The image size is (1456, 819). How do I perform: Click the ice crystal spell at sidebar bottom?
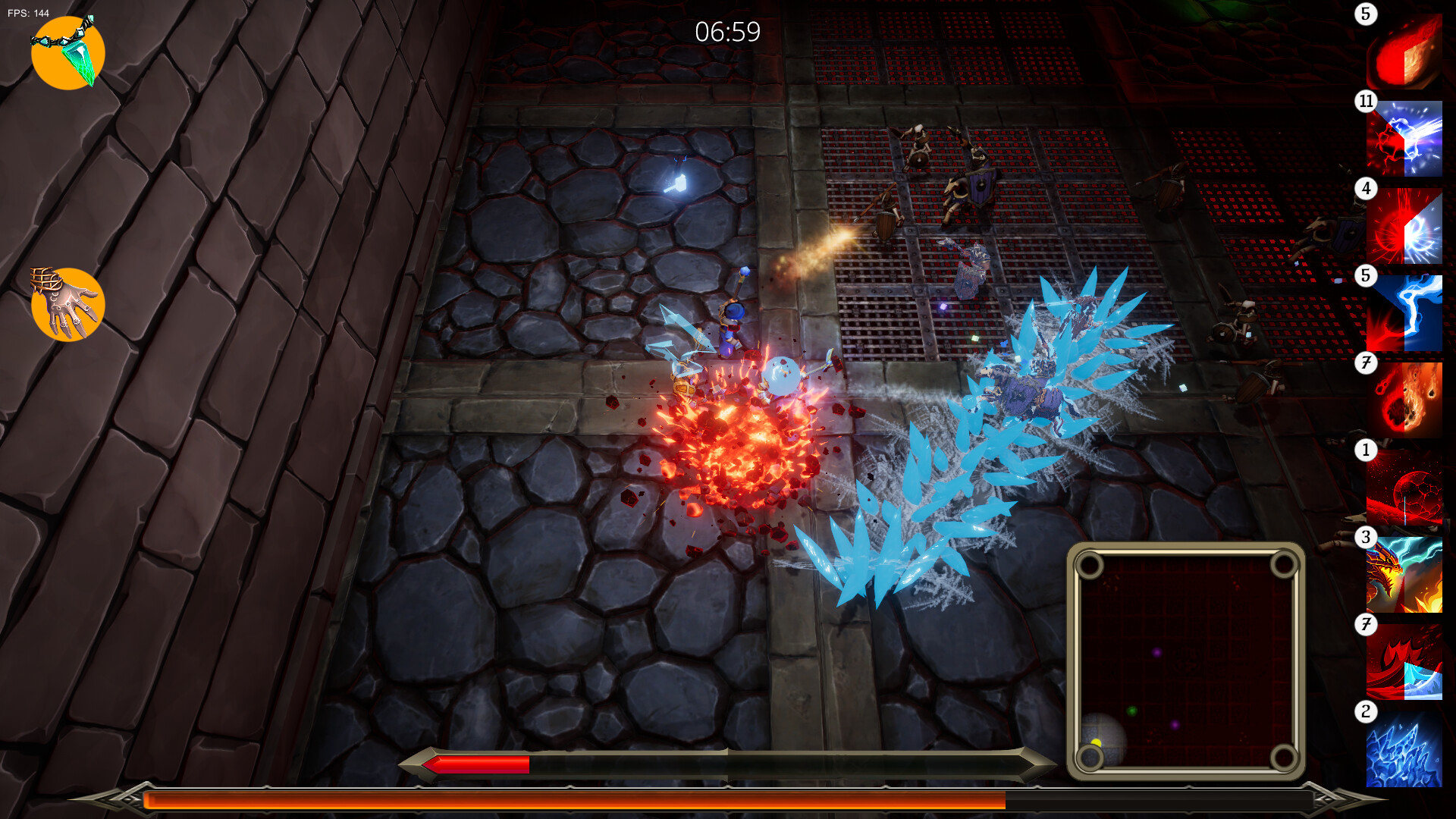[1407, 751]
